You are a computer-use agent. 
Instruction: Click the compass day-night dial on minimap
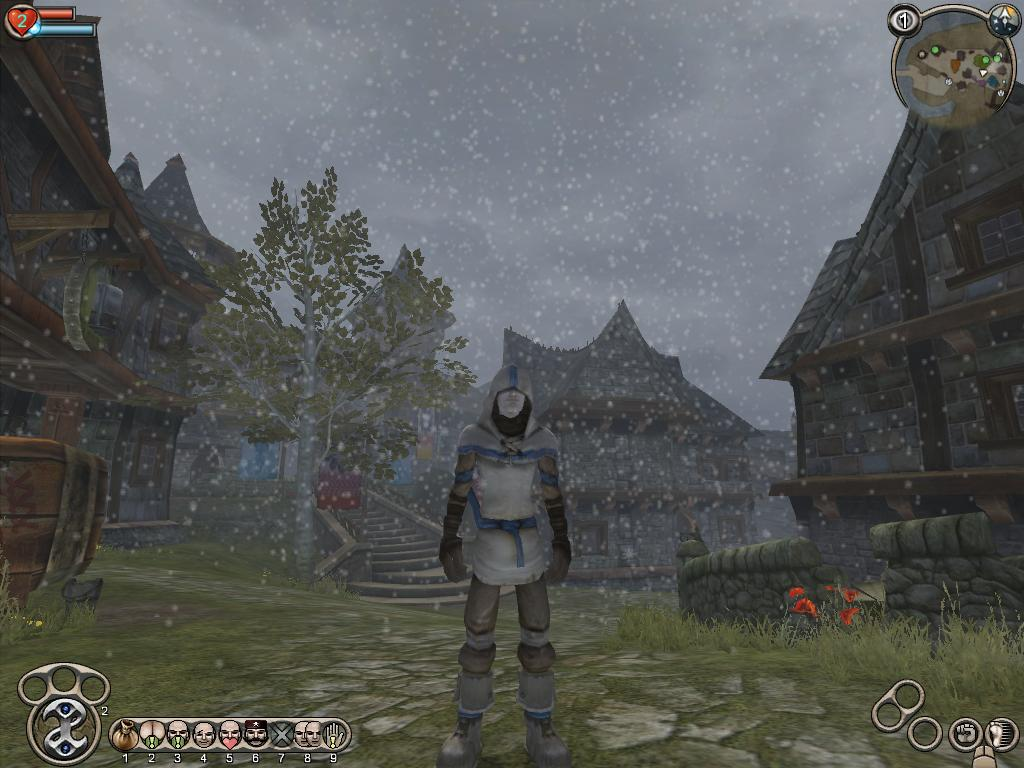(x=1003, y=20)
